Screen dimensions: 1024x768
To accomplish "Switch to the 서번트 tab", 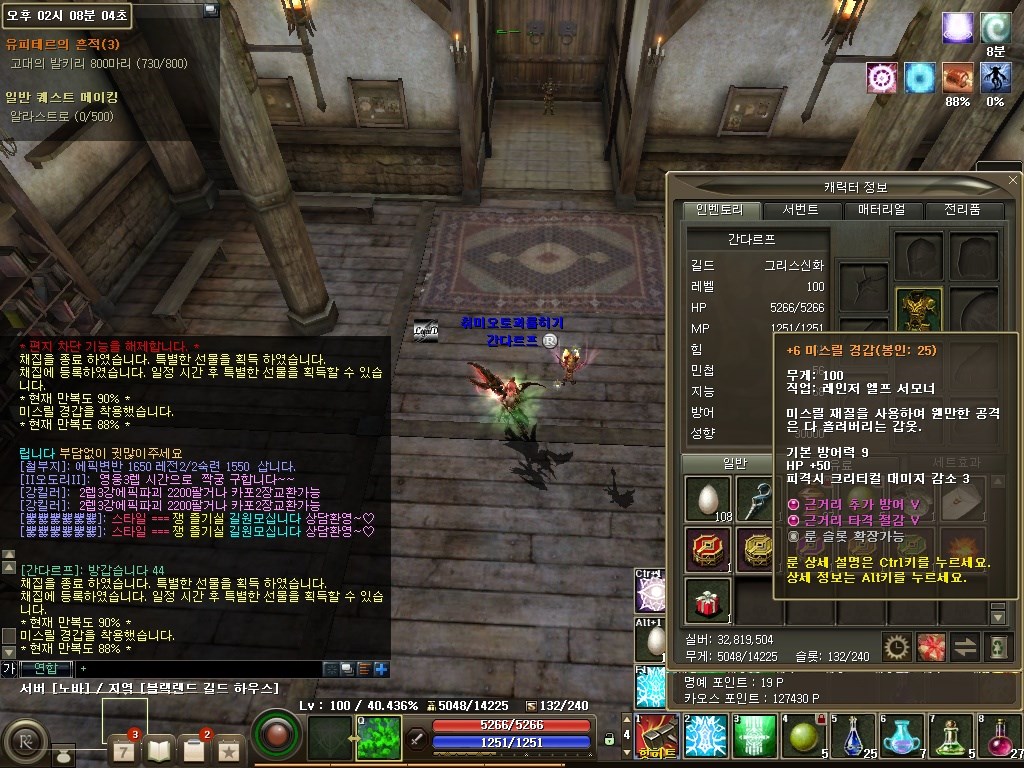I will (800, 210).
